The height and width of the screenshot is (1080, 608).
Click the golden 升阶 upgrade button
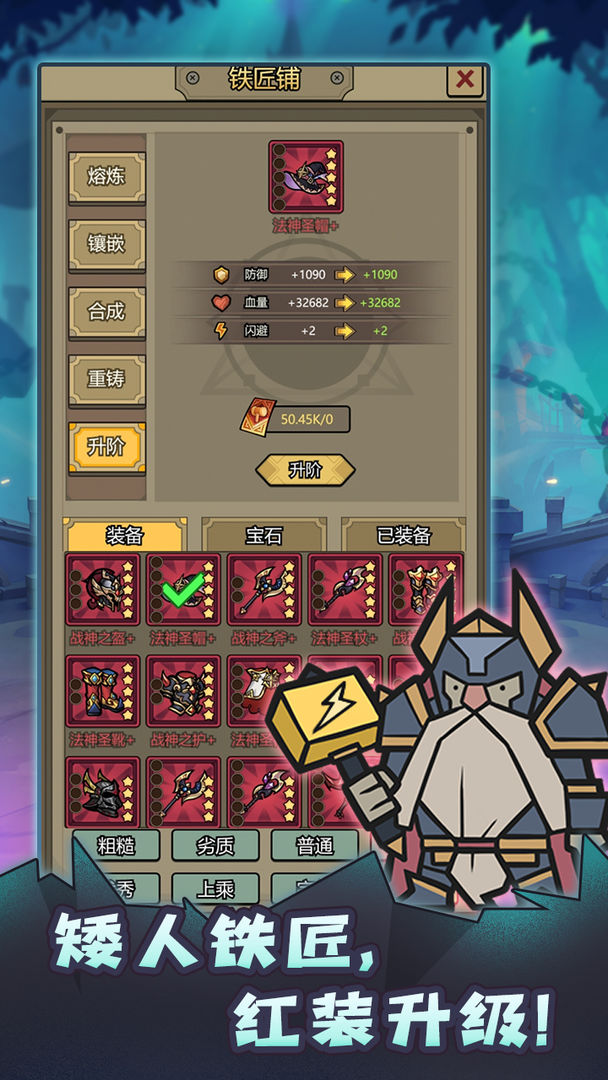click(x=305, y=470)
